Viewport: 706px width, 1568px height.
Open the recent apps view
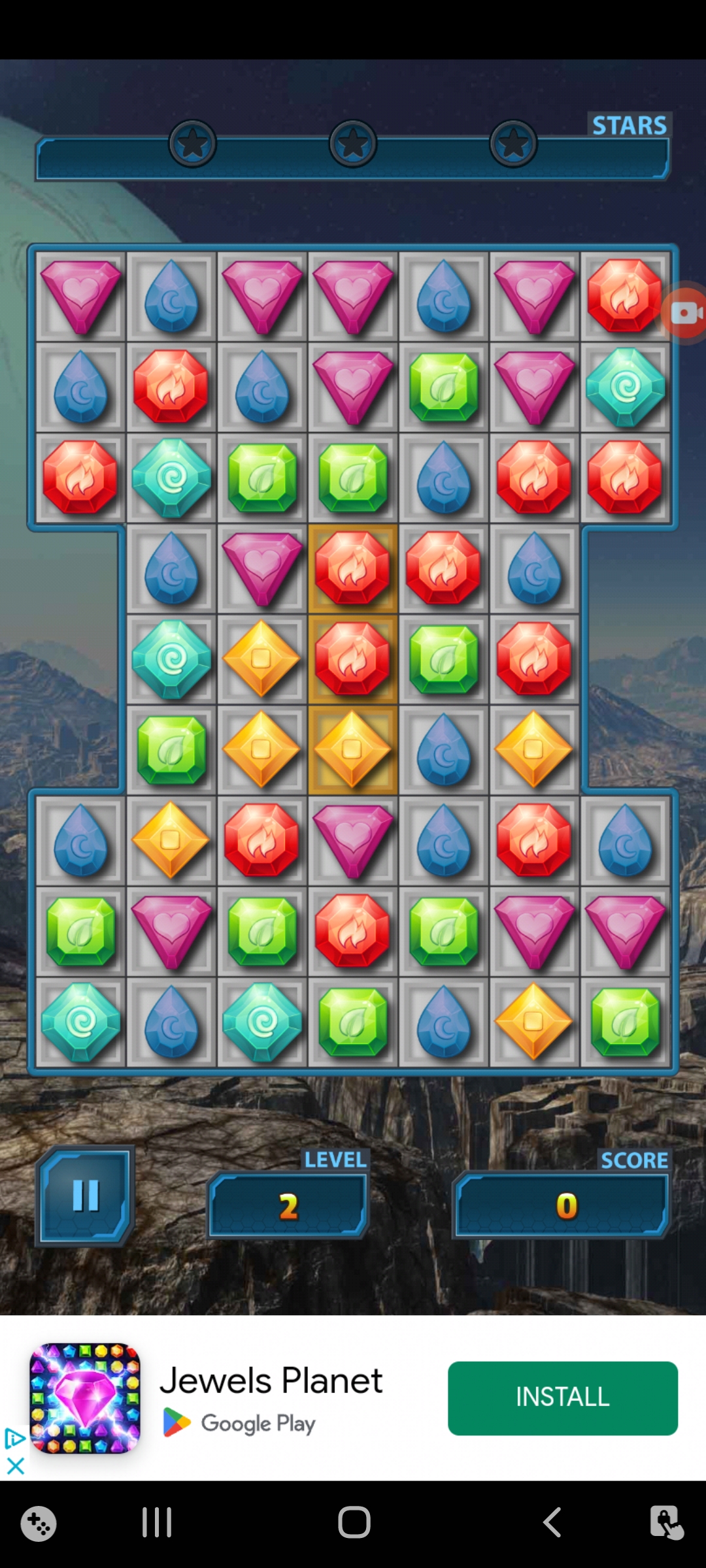click(157, 1522)
